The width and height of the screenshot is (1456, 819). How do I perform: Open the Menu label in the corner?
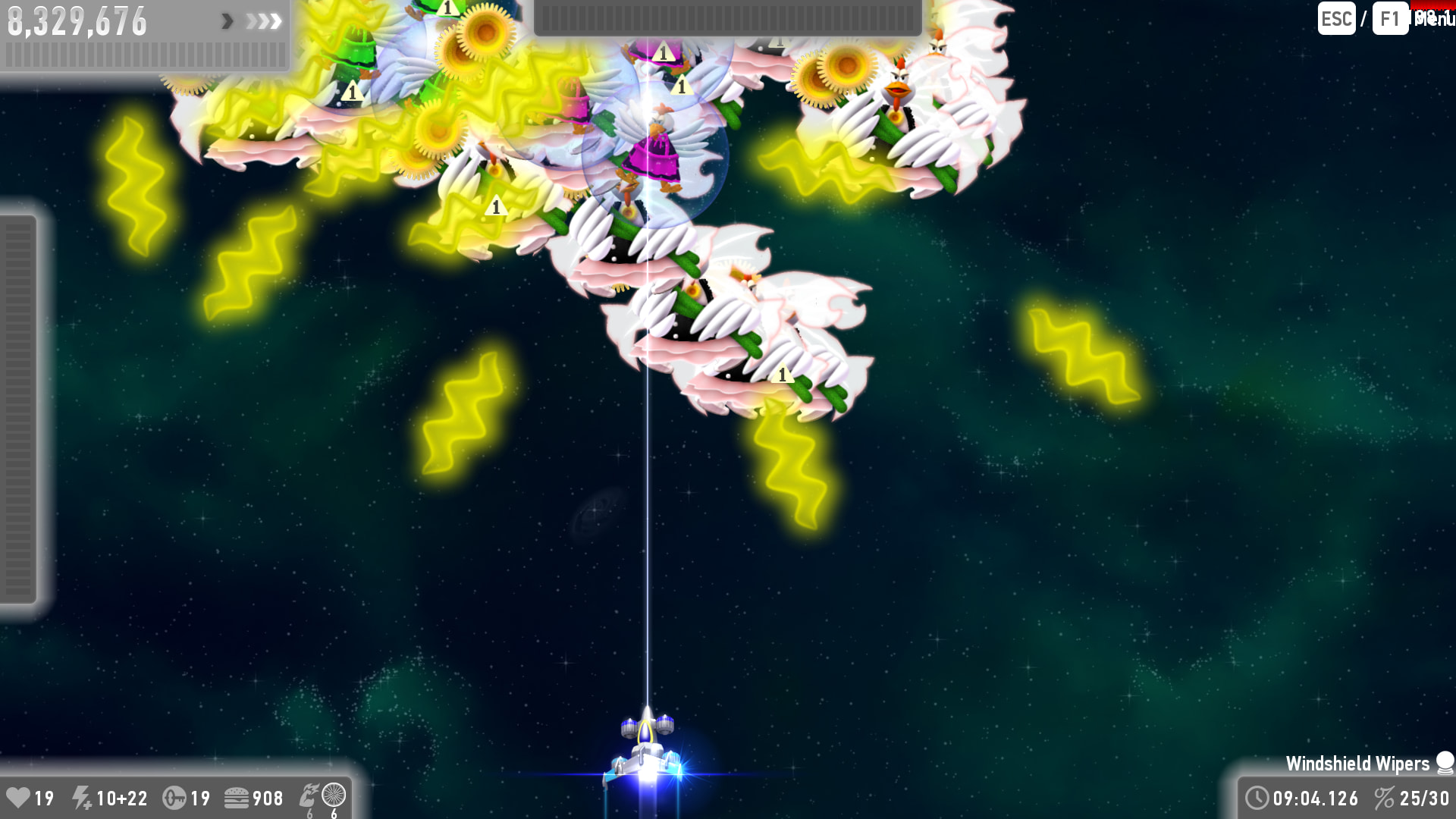(1433, 18)
